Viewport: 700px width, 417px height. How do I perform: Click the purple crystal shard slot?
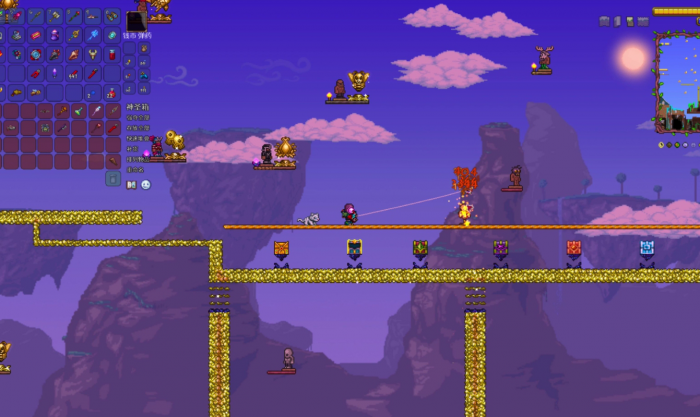(x=54, y=74)
